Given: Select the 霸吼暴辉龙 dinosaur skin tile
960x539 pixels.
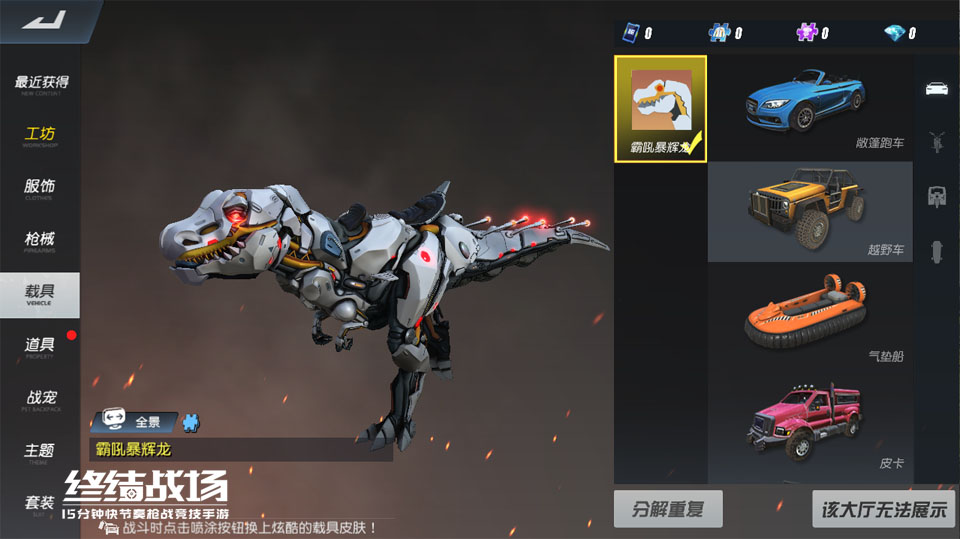Looking at the screenshot, I should point(660,108).
